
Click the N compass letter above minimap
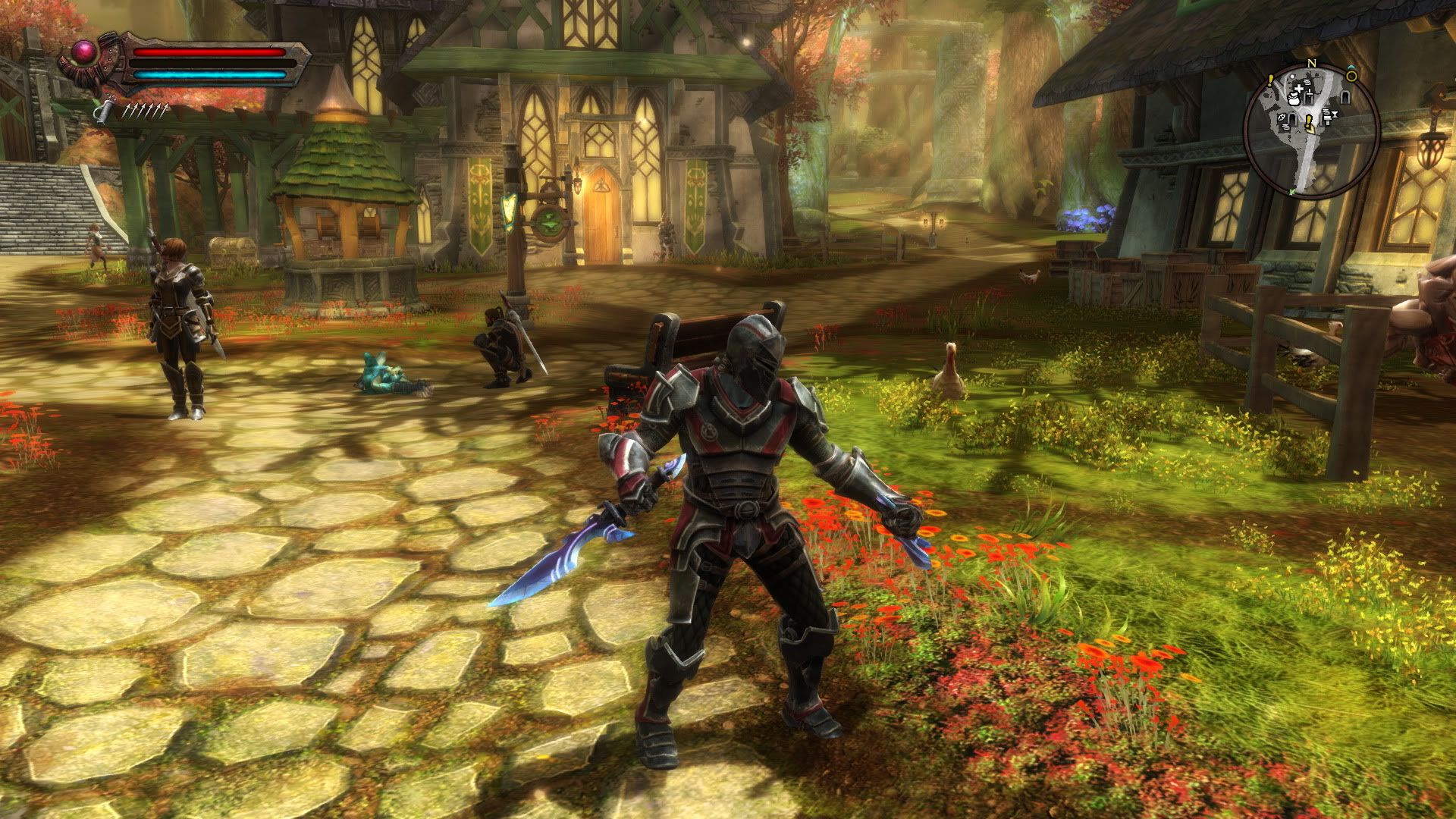coord(1312,64)
